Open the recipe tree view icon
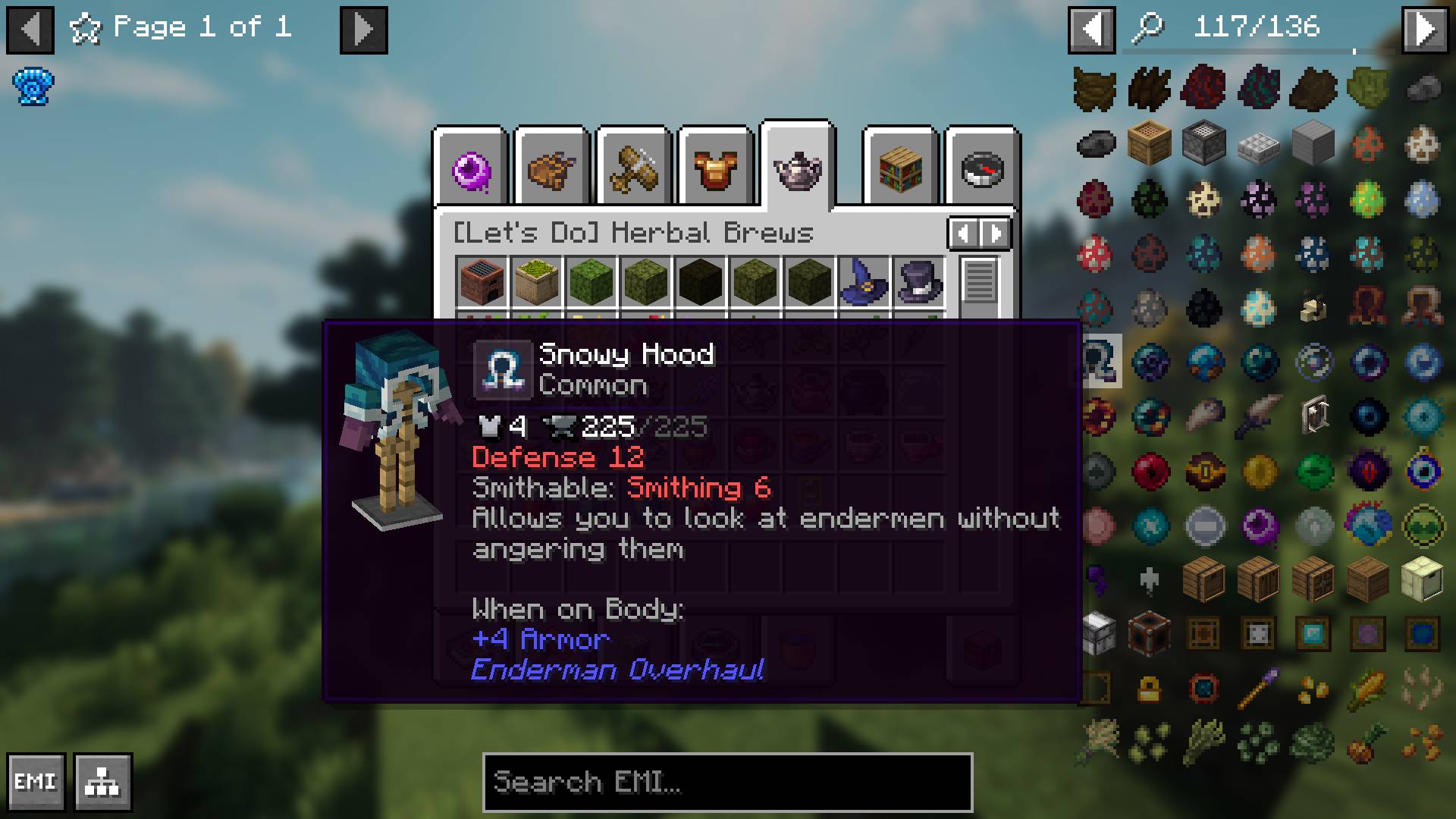Screen dimensions: 1456x819 102,781
